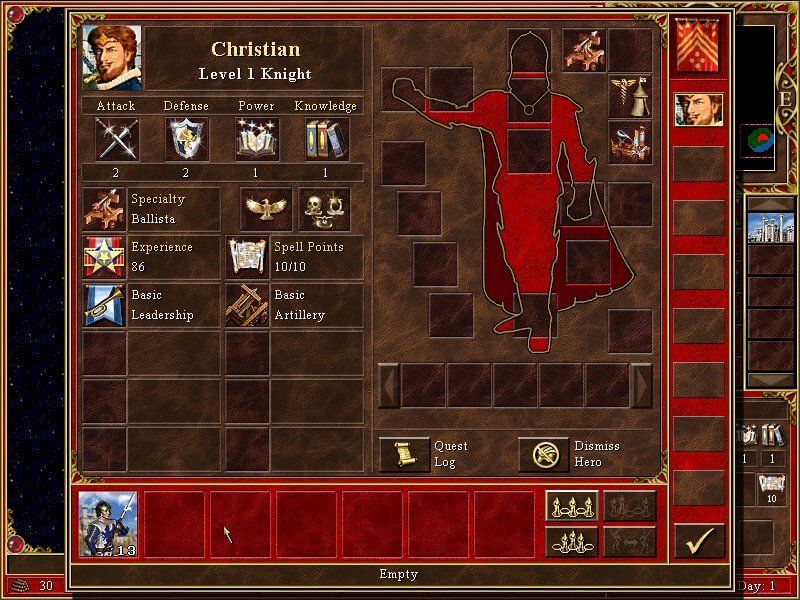Click the Ballista war machine slot
The height and width of the screenshot is (600, 800).
(582, 50)
